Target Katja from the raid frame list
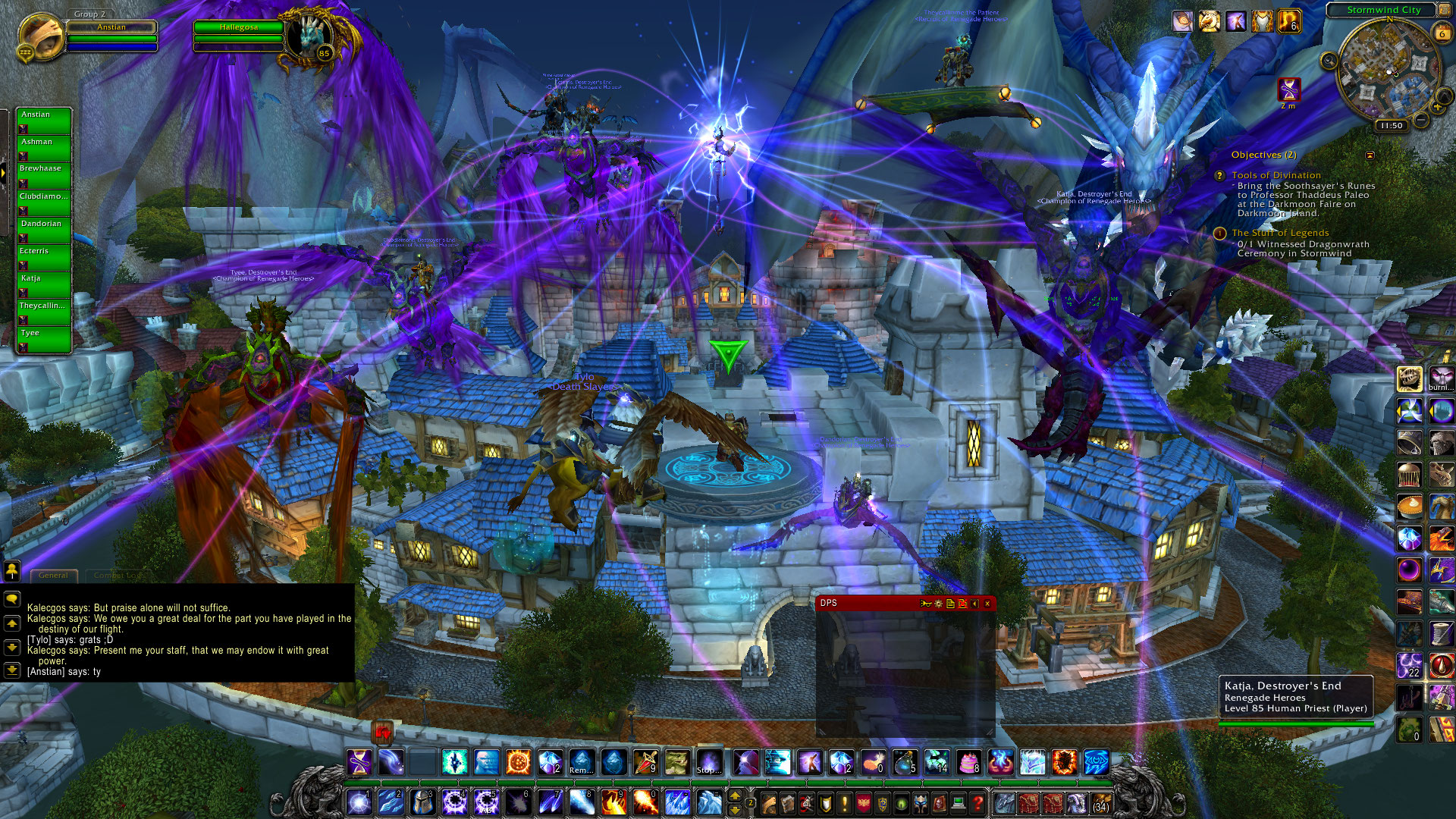The height and width of the screenshot is (819, 1456). point(44,284)
